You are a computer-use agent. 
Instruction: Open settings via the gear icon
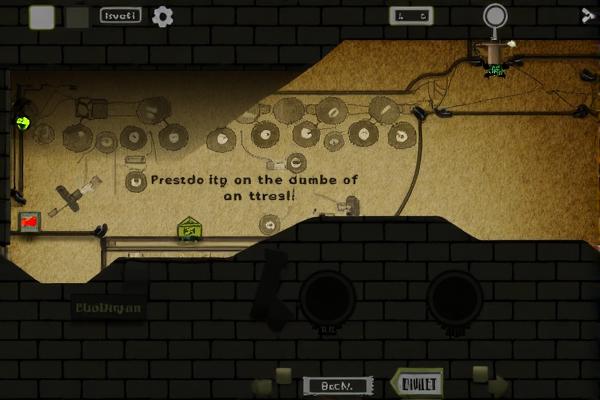162,16
